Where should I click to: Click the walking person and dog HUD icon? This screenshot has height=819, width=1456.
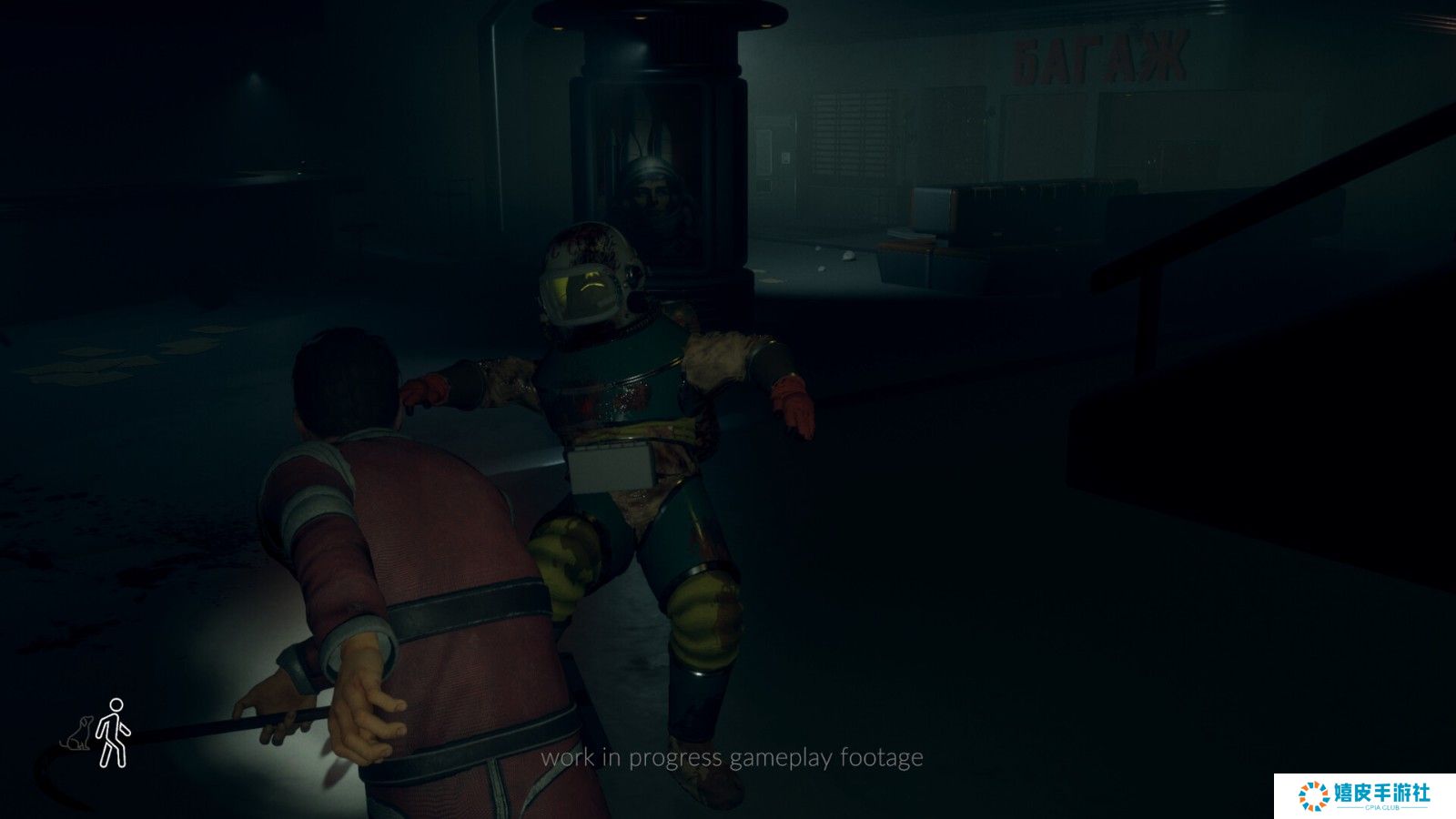pos(98,733)
